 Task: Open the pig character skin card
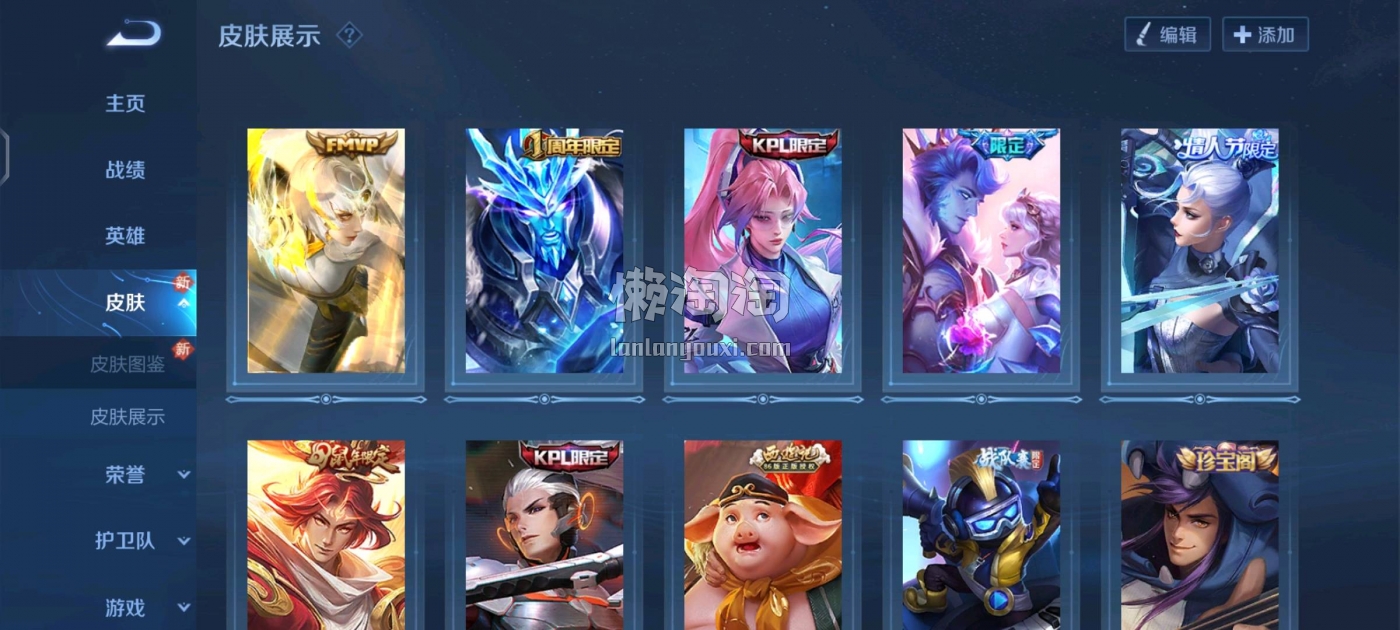[x=763, y=535]
